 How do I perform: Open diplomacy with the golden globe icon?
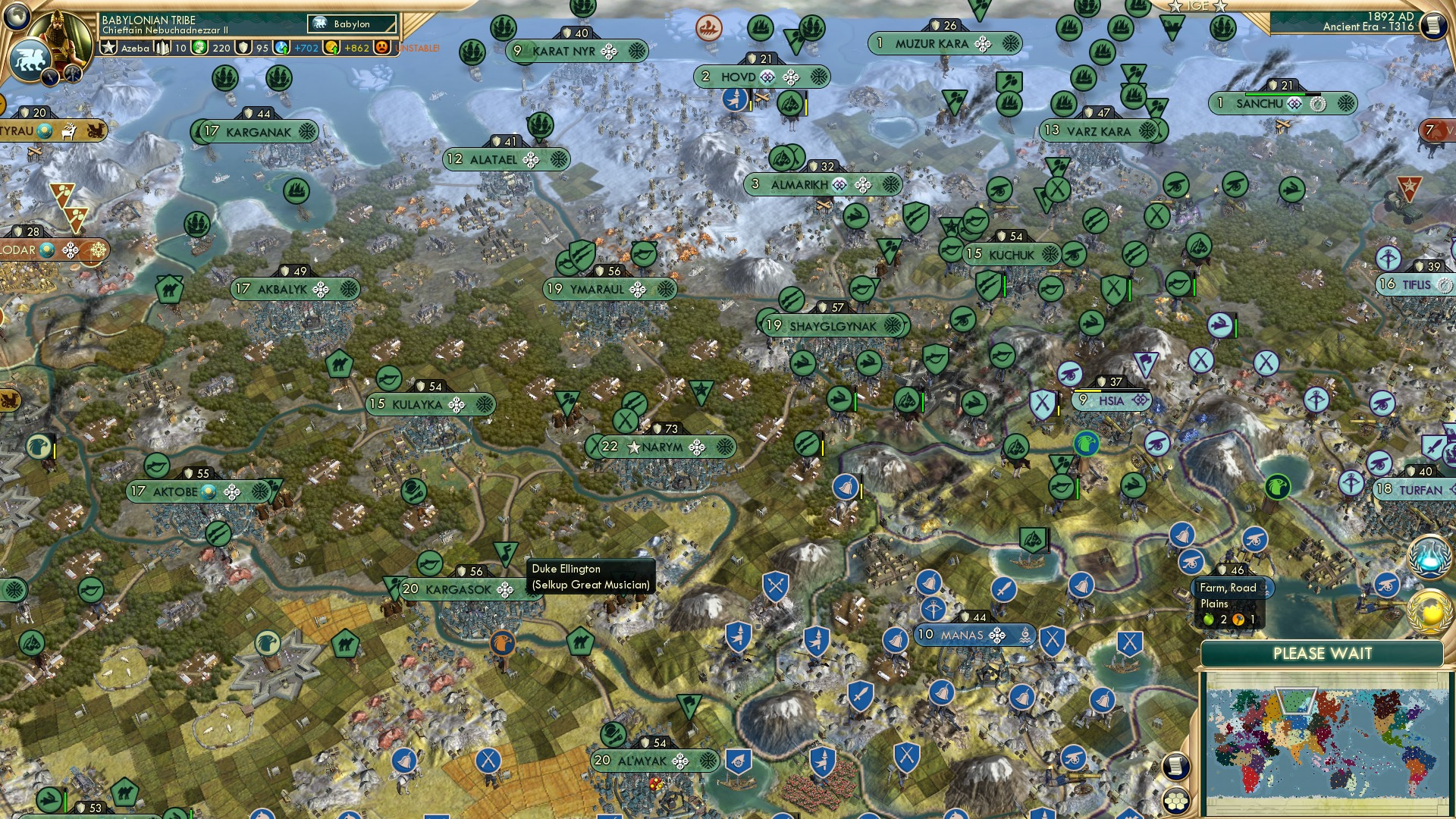point(1426,613)
